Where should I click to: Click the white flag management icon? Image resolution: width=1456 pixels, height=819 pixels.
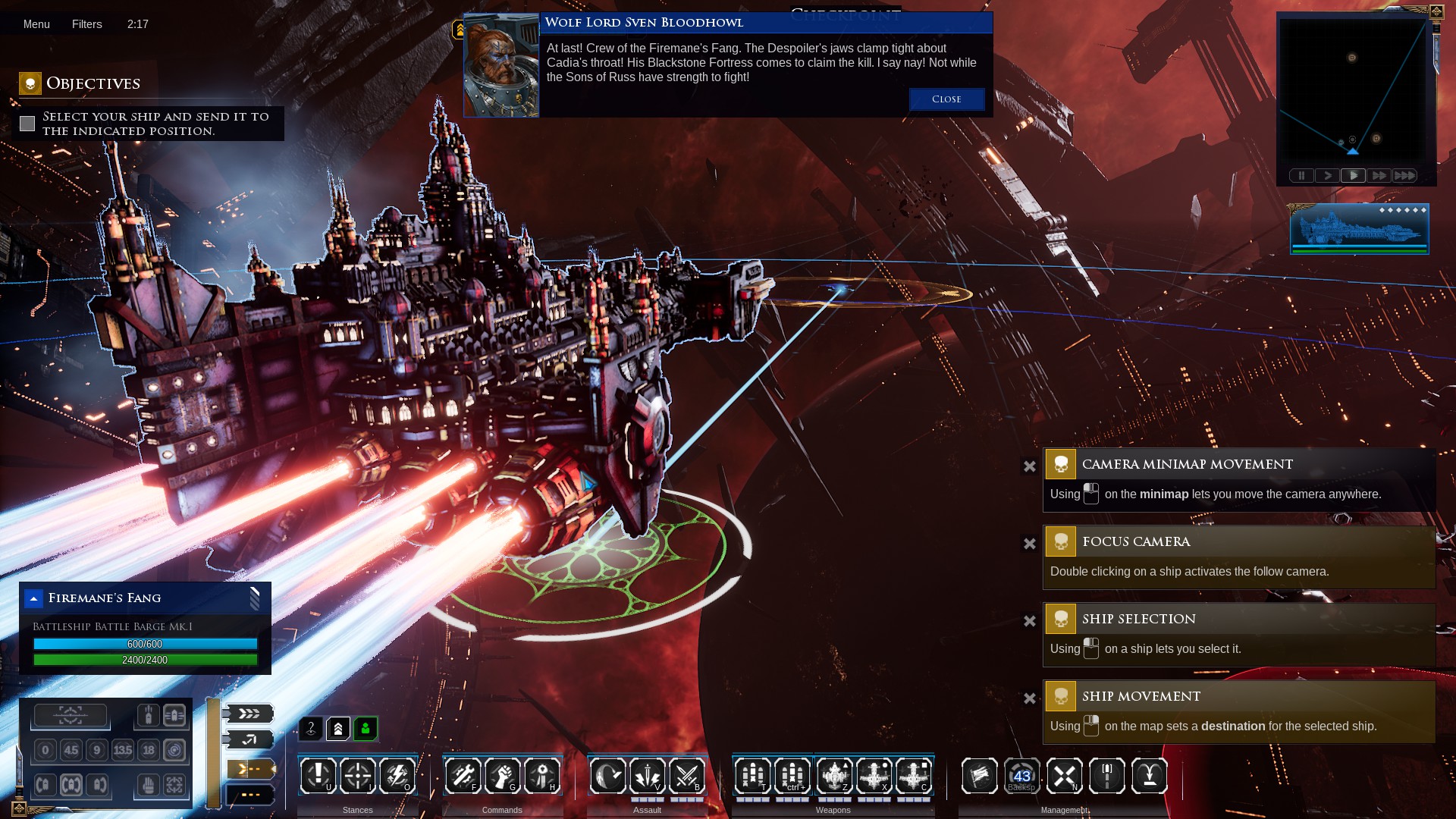[x=979, y=775]
